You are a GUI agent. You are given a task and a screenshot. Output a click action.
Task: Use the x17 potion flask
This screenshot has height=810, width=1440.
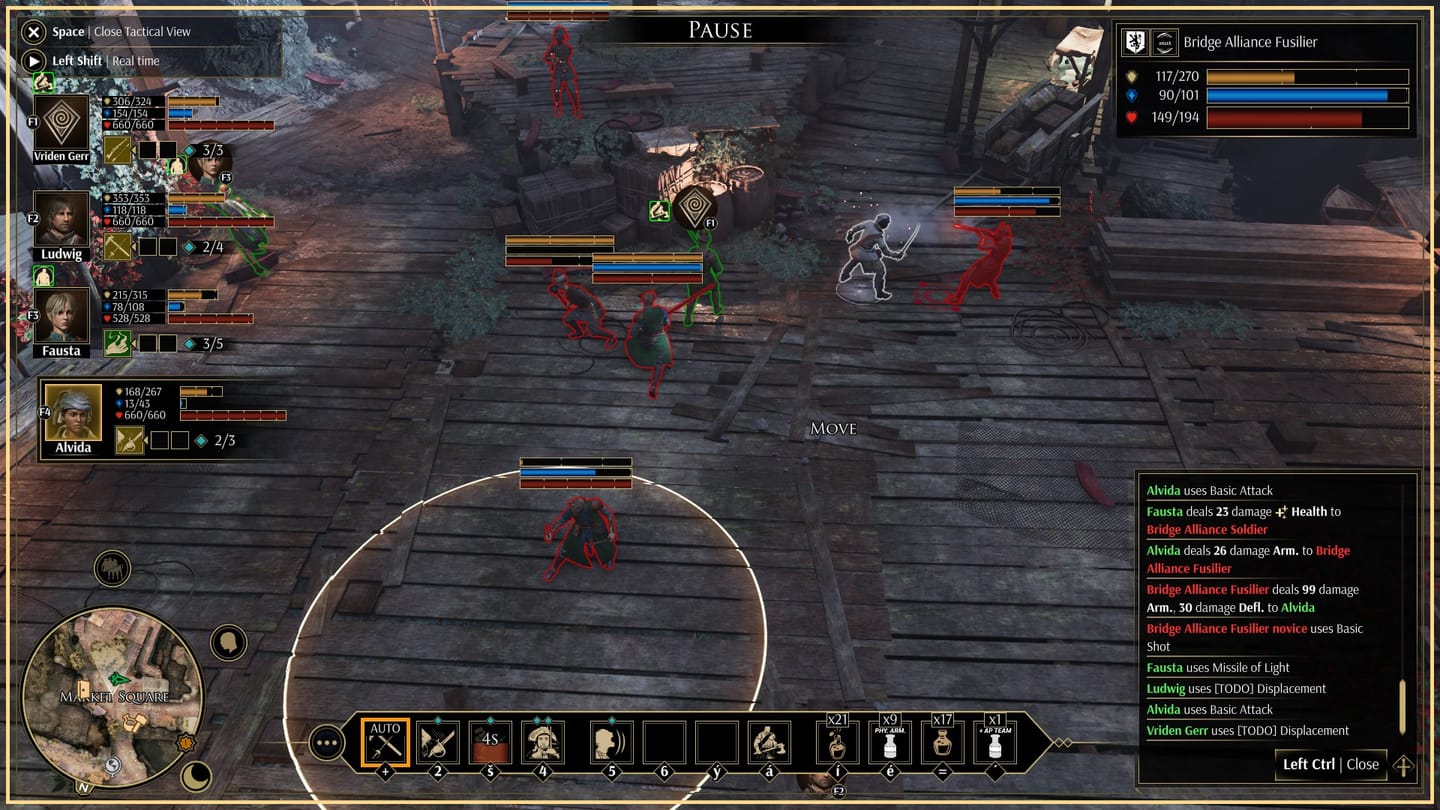(942, 743)
